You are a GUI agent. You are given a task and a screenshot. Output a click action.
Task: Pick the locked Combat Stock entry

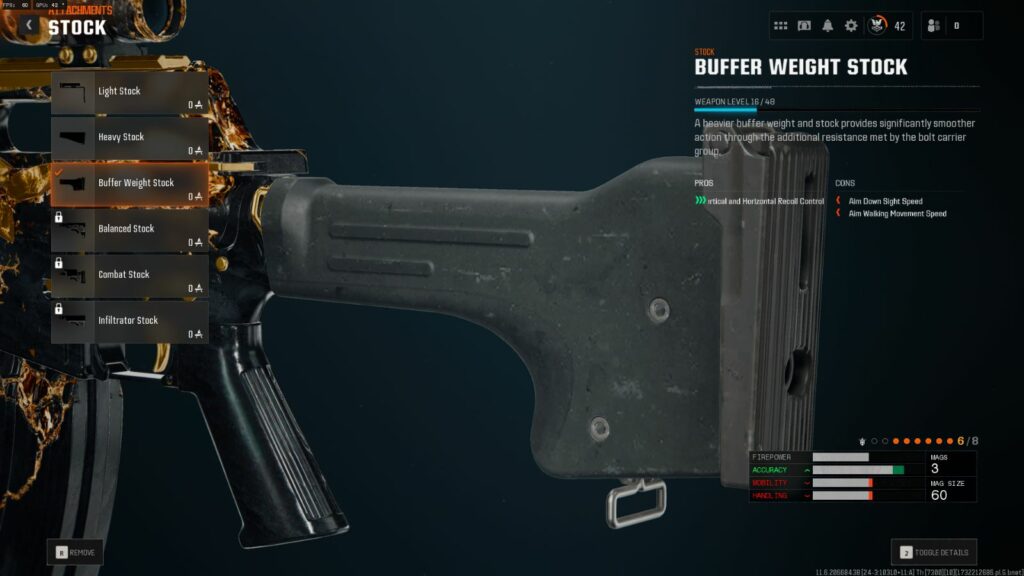tap(130, 275)
